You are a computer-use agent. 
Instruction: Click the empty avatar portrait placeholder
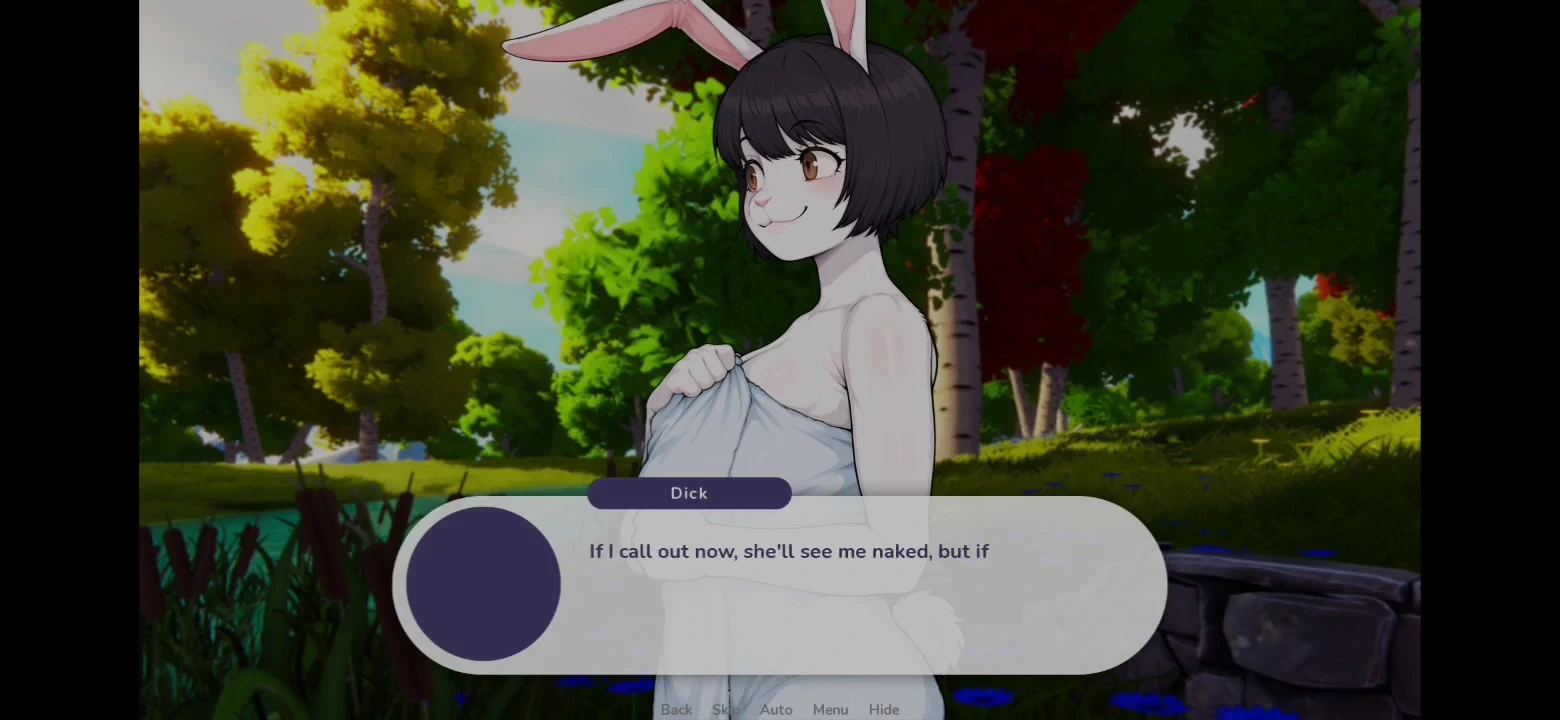coord(483,585)
